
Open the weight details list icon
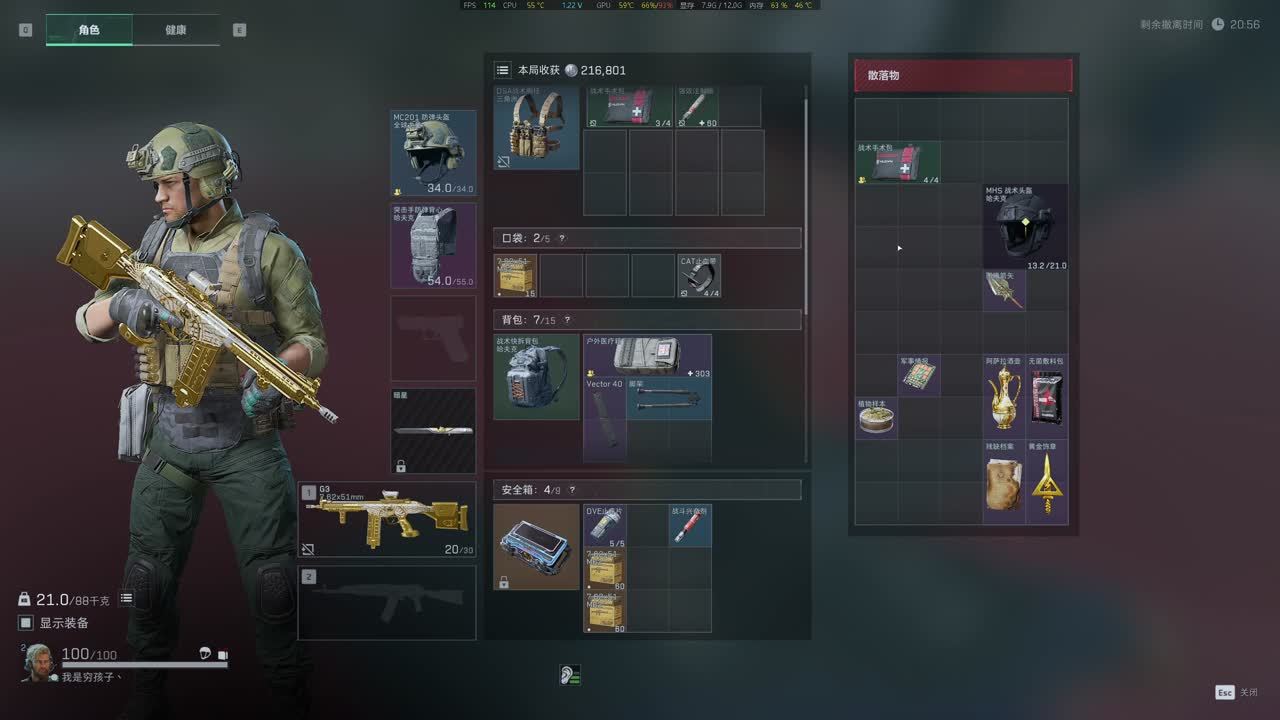pos(127,599)
